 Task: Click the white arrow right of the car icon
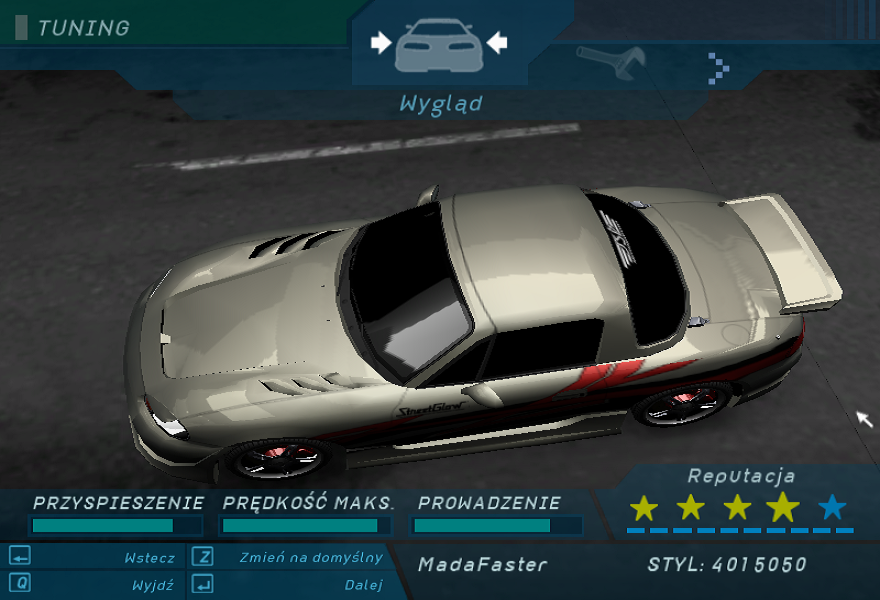pyautogui.click(x=497, y=43)
